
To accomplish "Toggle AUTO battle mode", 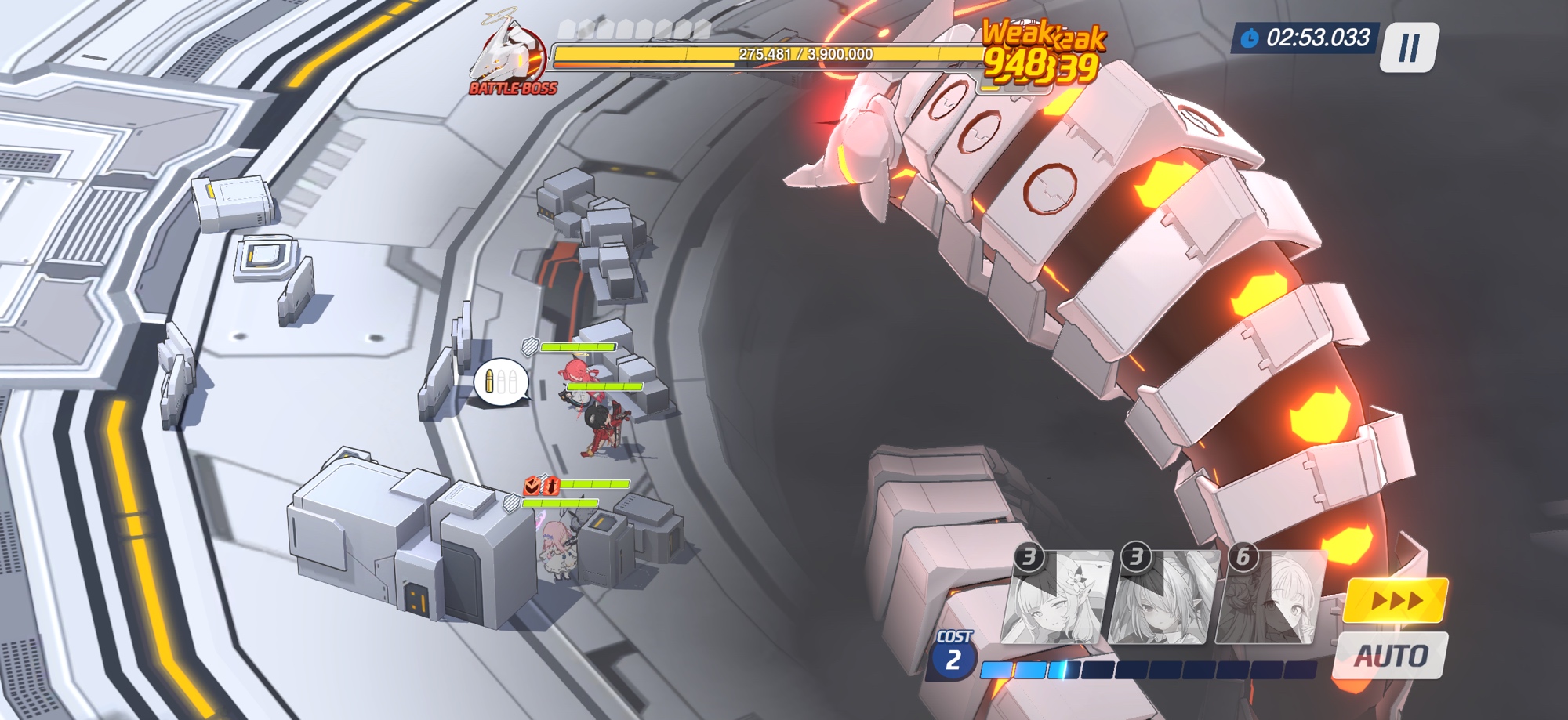I will tap(1392, 656).
